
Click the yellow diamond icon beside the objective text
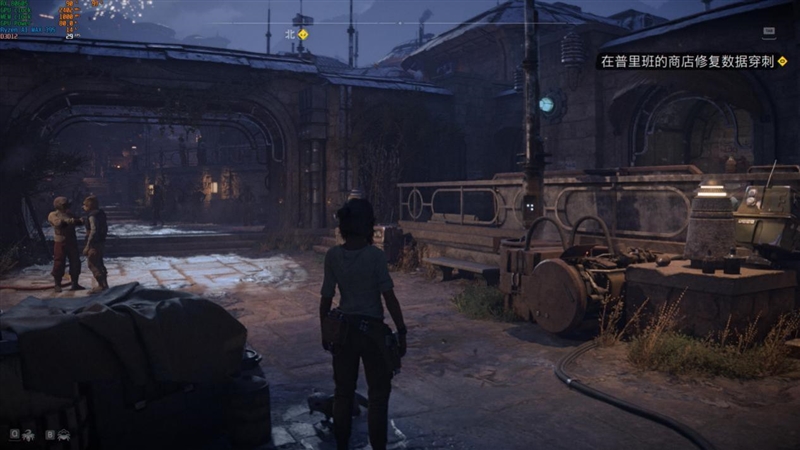[782, 61]
